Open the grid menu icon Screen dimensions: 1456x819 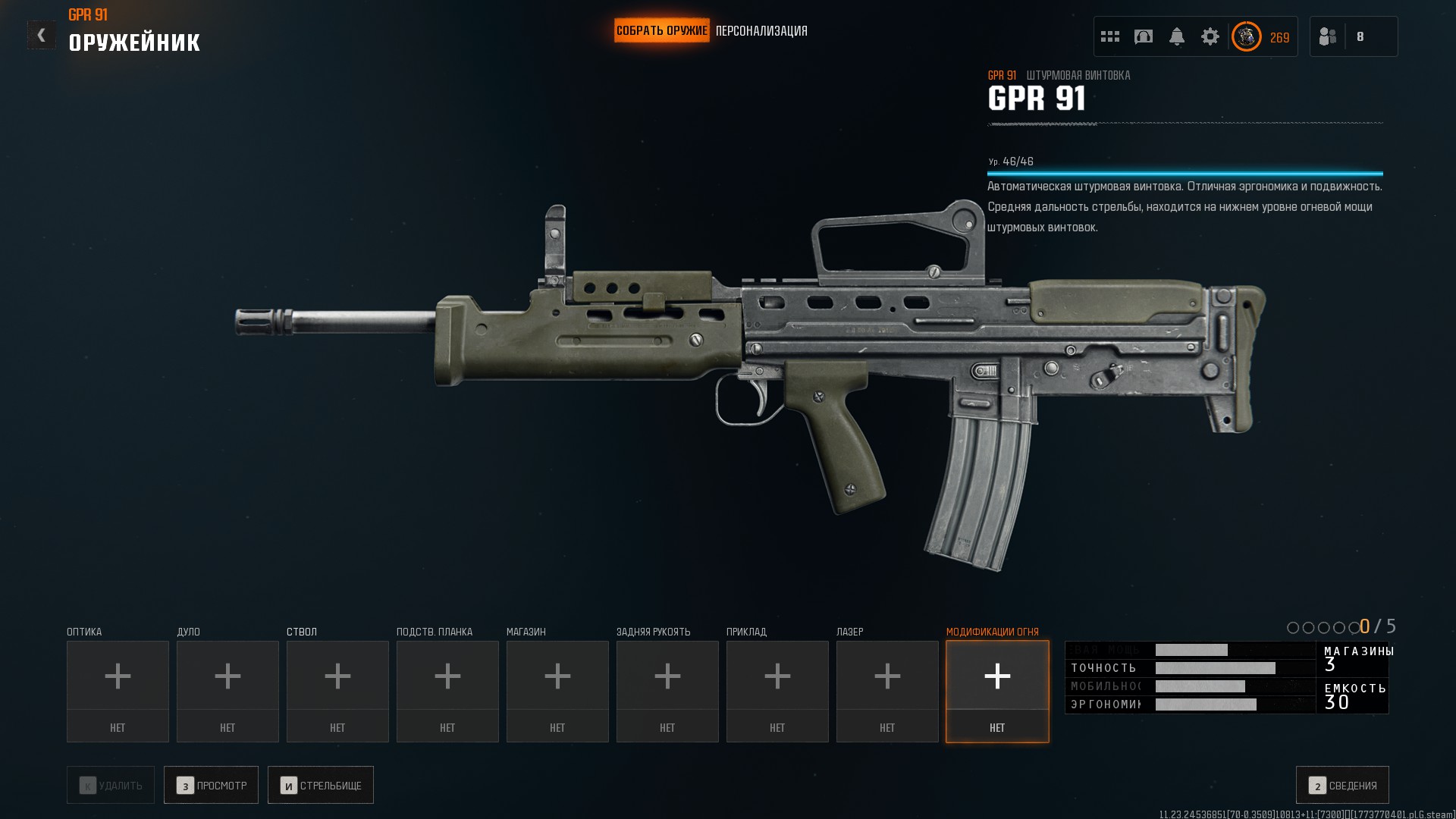point(1110,36)
